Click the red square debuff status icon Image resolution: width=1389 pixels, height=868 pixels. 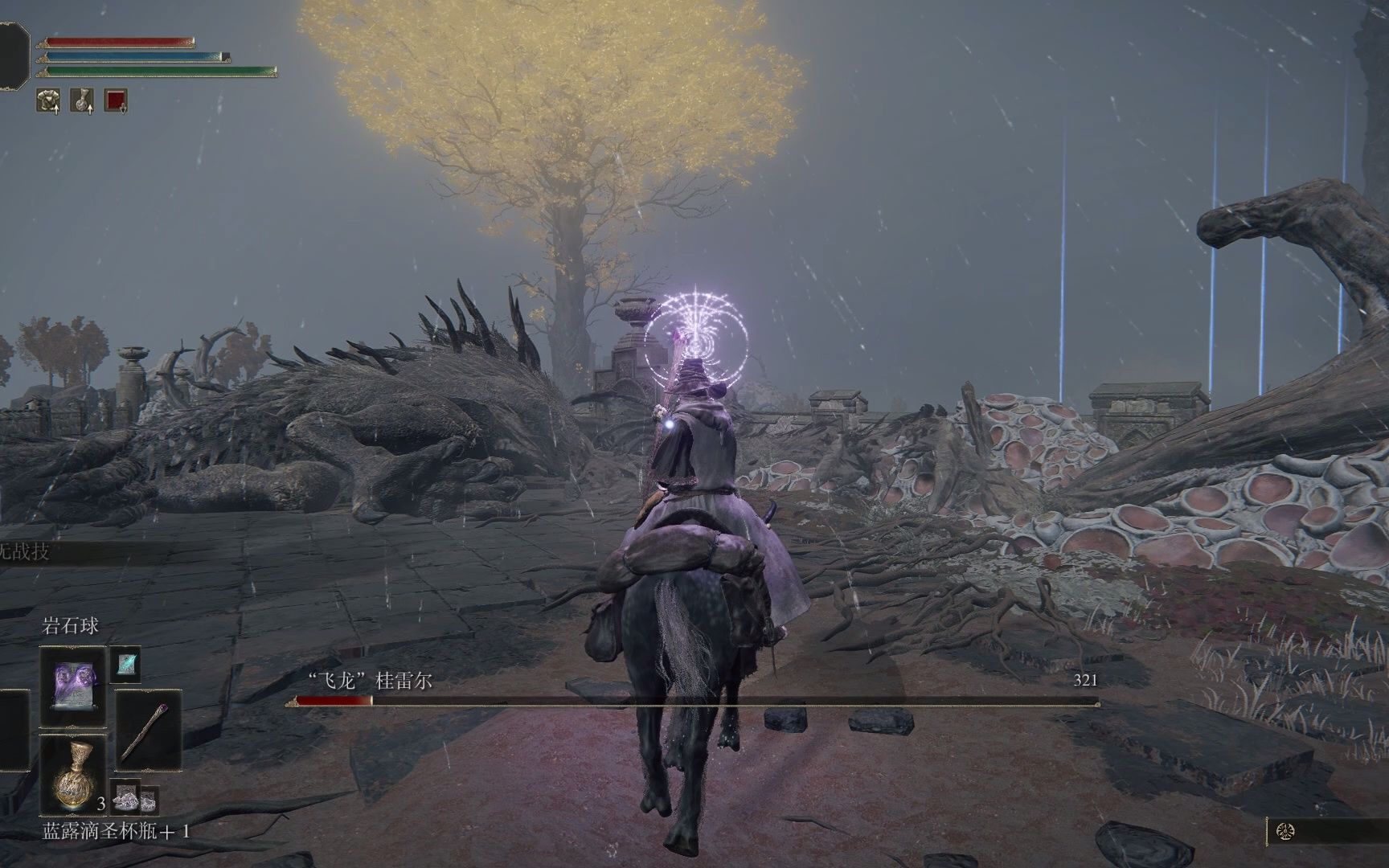116,100
